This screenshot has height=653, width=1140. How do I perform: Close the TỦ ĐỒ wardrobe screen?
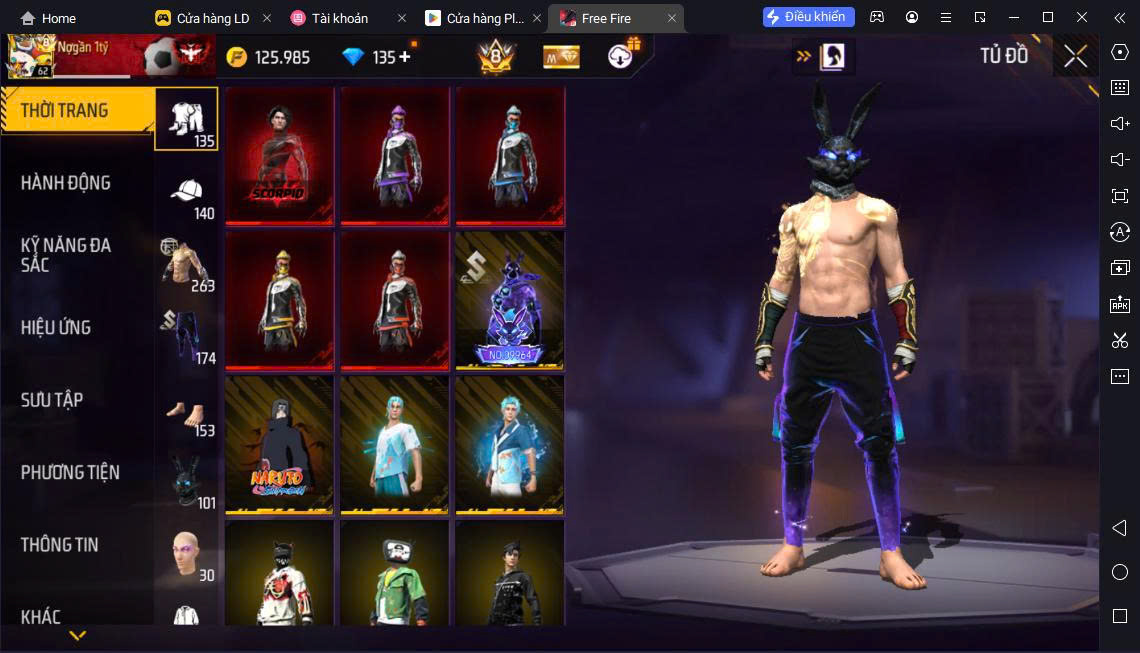pos(1076,57)
